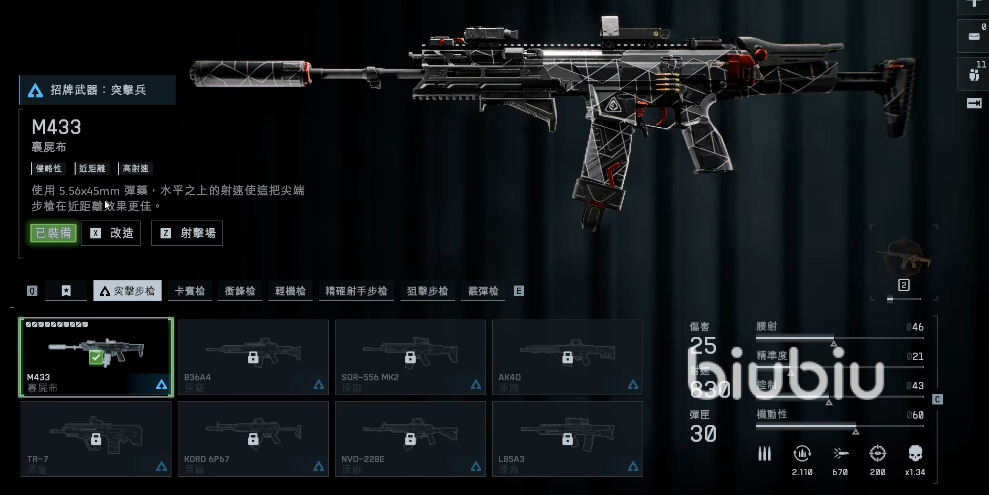Image resolution: width=989 pixels, height=495 pixels.
Task: Pick the locked AK4D weapon tile
Action: tap(567, 357)
